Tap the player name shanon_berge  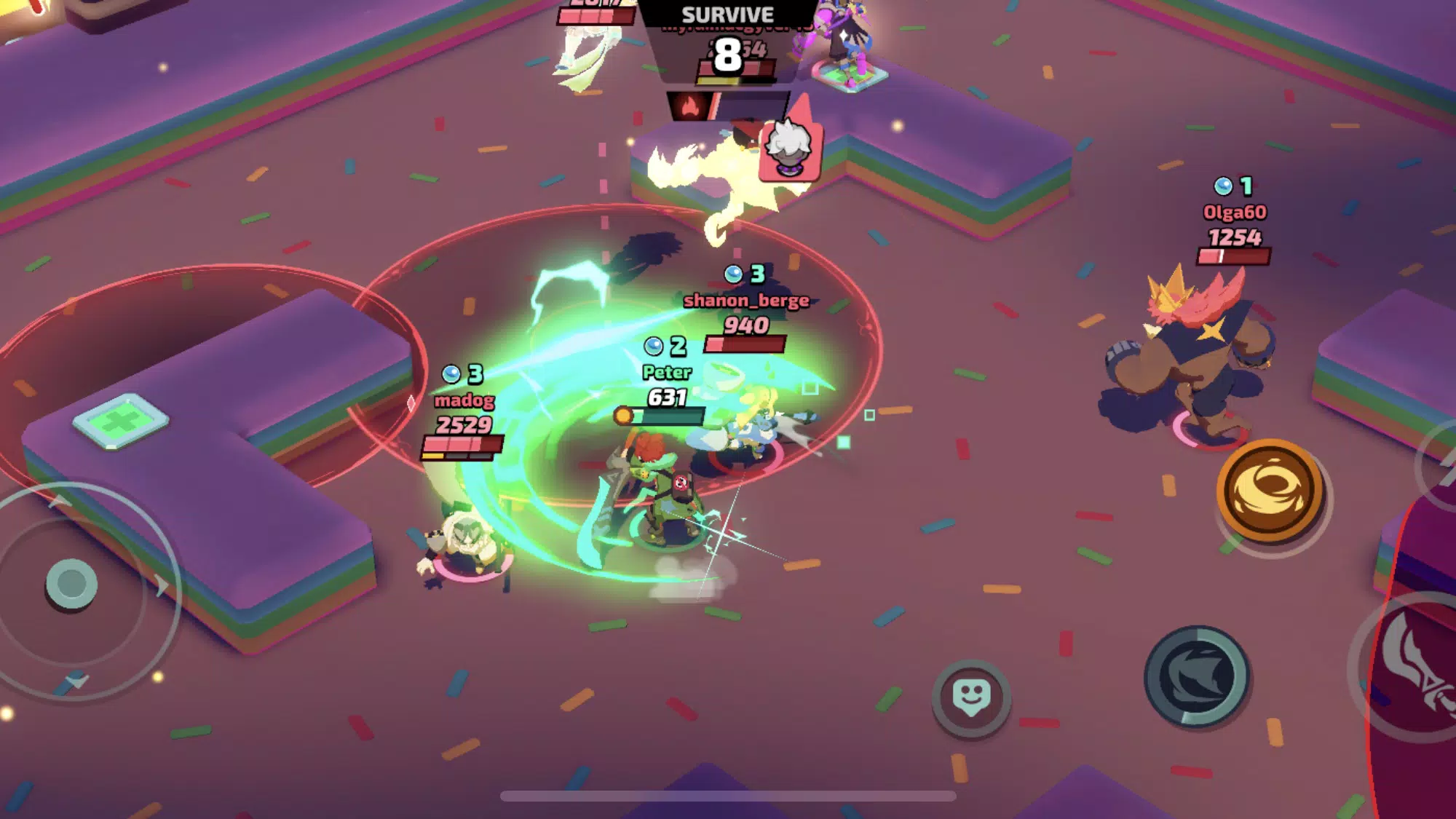(745, 301)
